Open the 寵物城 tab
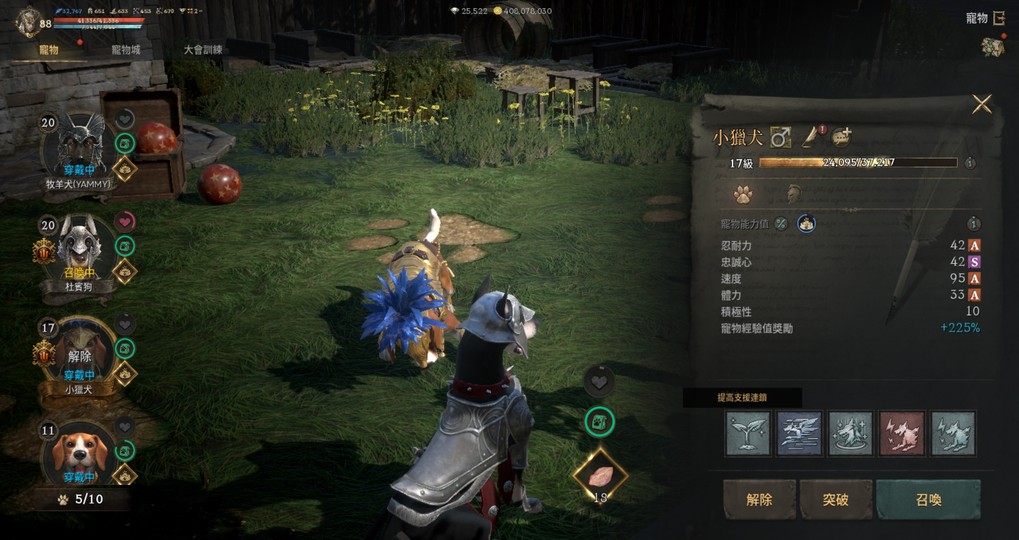The width and height of the screenshot is (1019, 540). tap(126, 49)
